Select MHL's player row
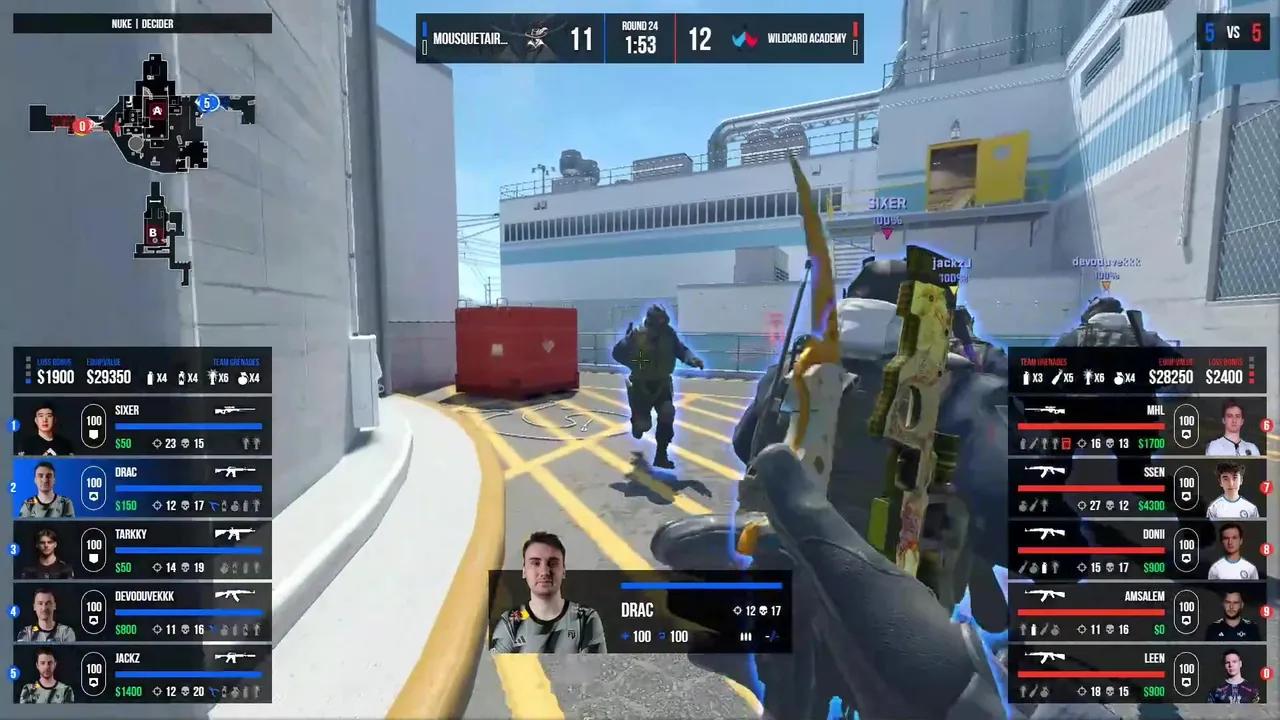This screenshot has width=1280, height=720. pyautogui.click(x=1136, y=424)
